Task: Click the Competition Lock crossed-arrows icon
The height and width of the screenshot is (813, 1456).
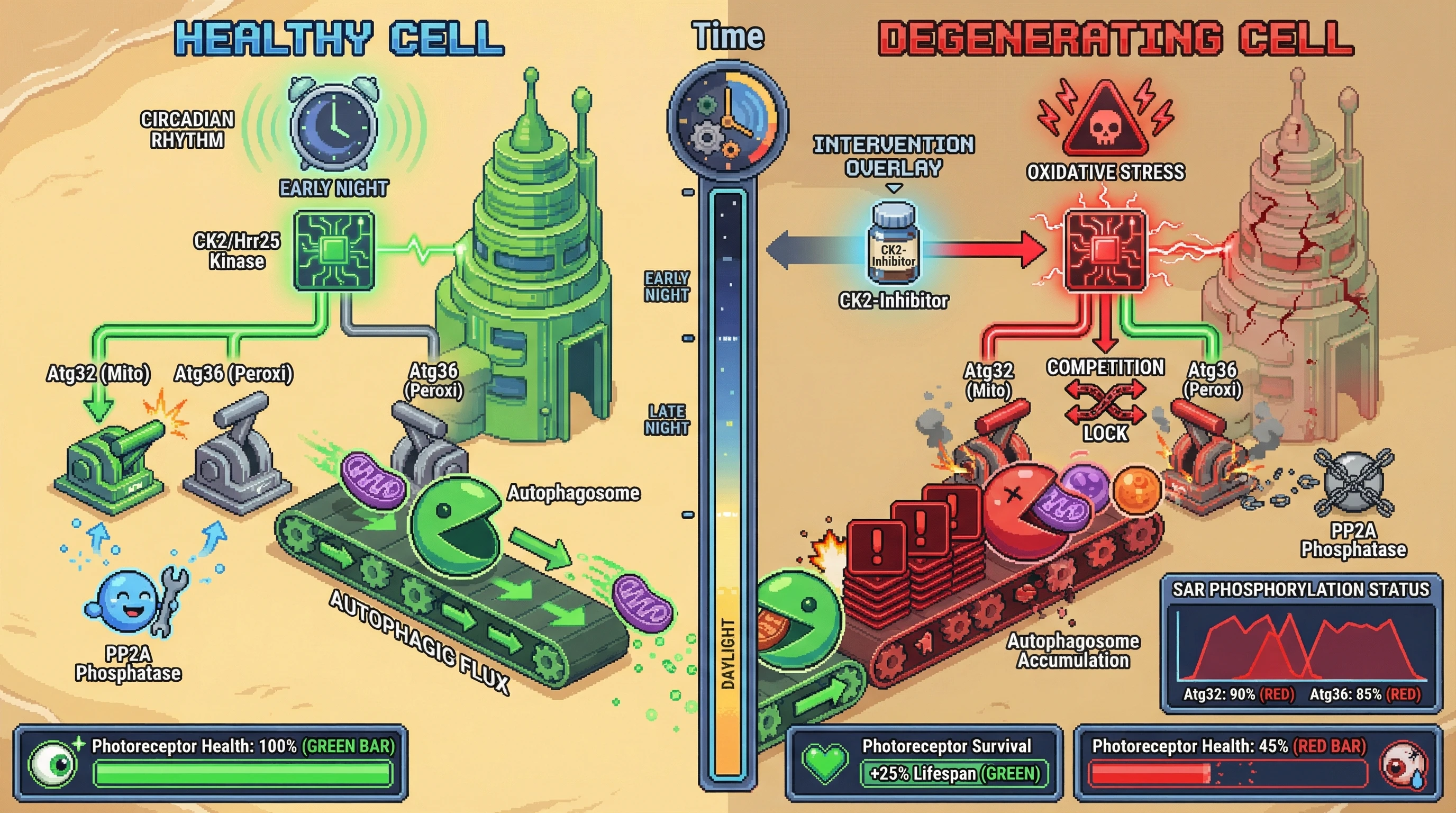Action: (x=1105, y=403)
